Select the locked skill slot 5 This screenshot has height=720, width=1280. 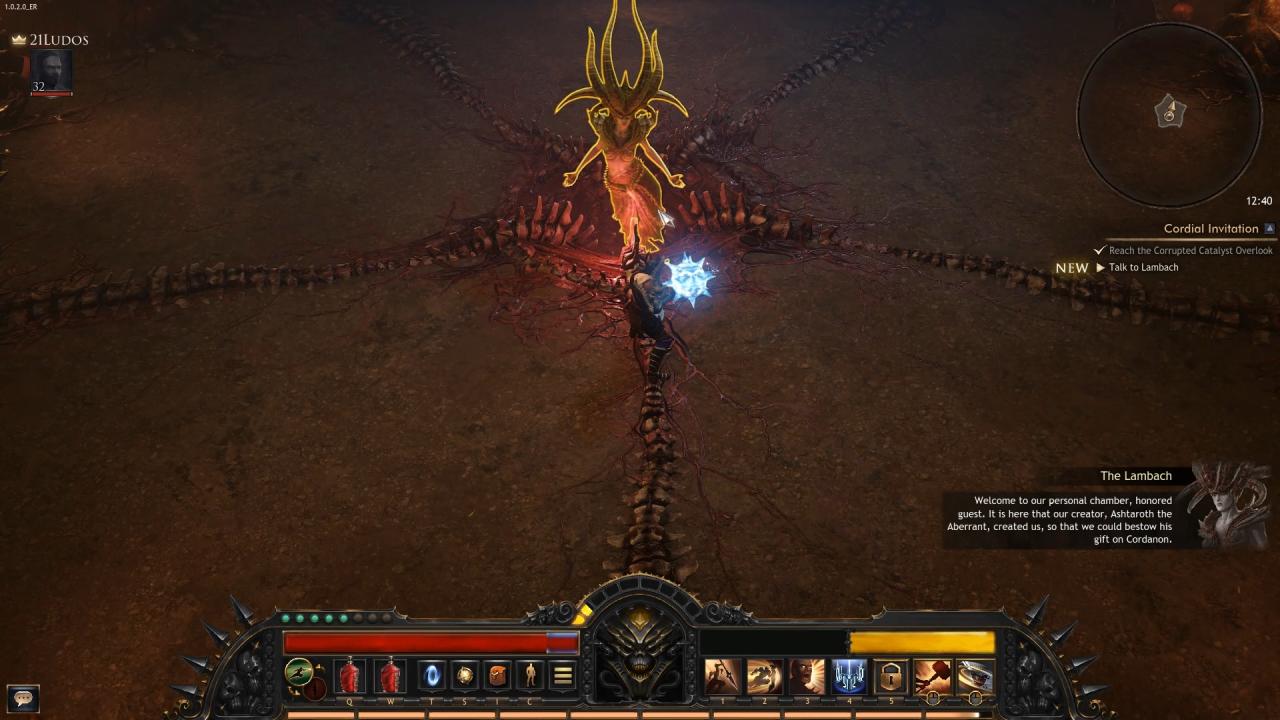coord(891,676)
